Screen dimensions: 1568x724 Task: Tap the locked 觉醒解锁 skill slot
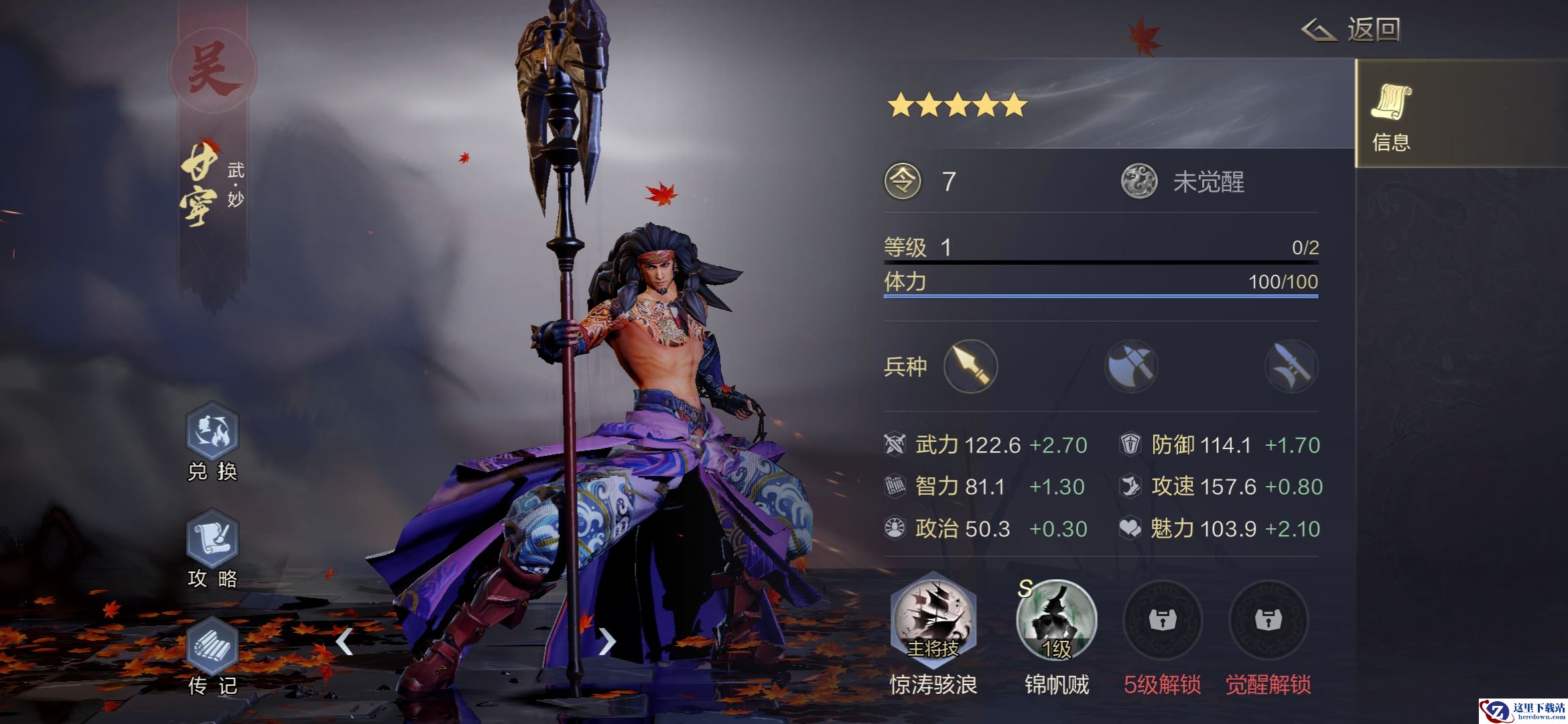pos(1268,620)
